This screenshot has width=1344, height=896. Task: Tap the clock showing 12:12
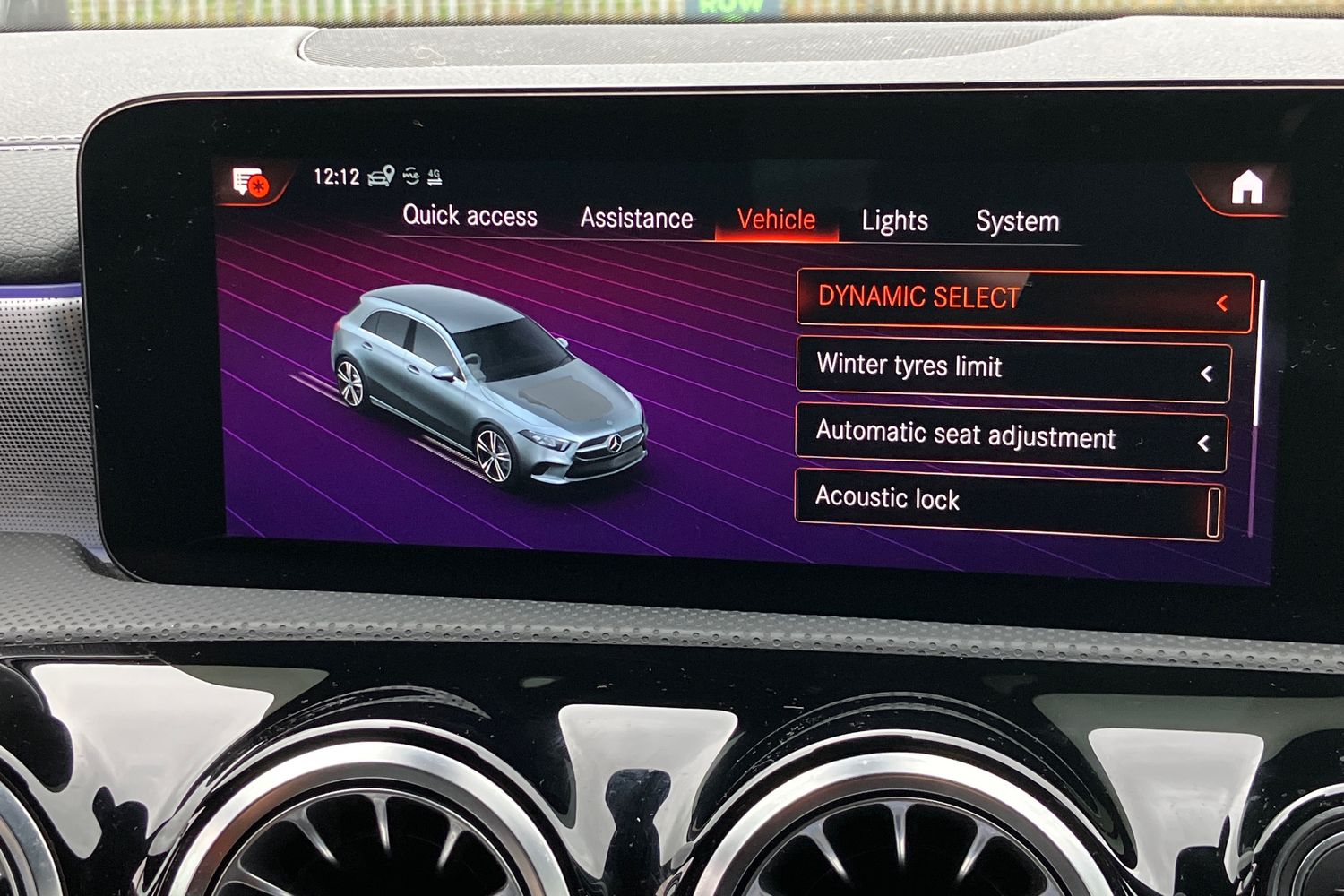click(x=336, y=177)
